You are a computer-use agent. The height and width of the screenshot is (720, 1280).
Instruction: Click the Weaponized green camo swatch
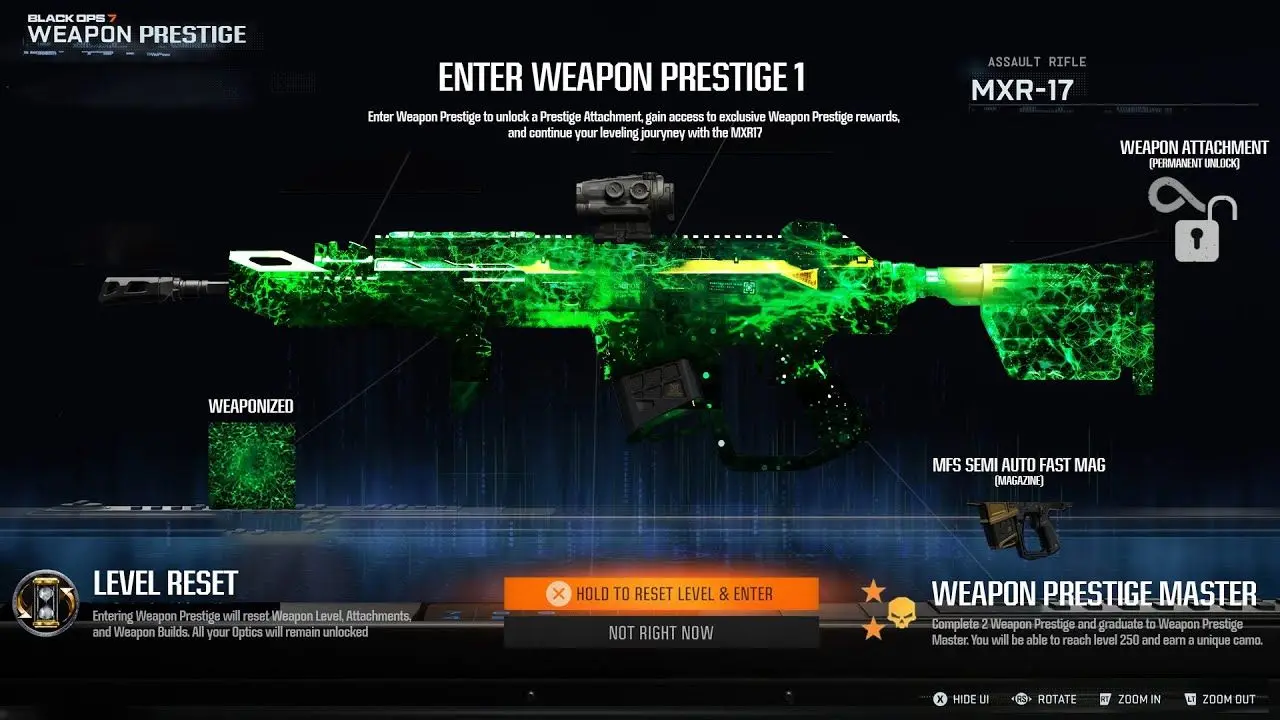click(250, 462)
